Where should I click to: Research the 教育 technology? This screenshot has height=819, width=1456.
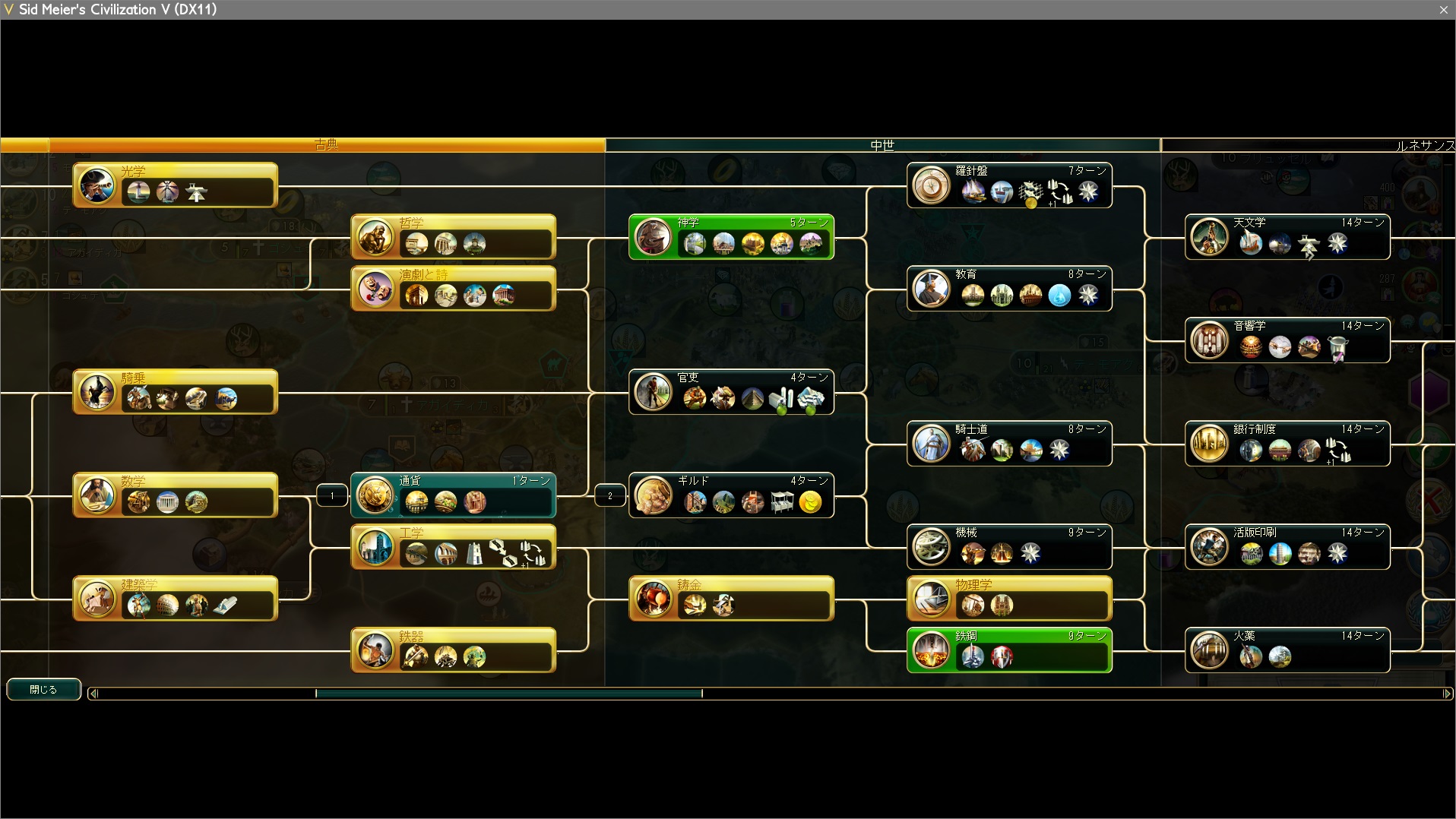point(1009,289)
